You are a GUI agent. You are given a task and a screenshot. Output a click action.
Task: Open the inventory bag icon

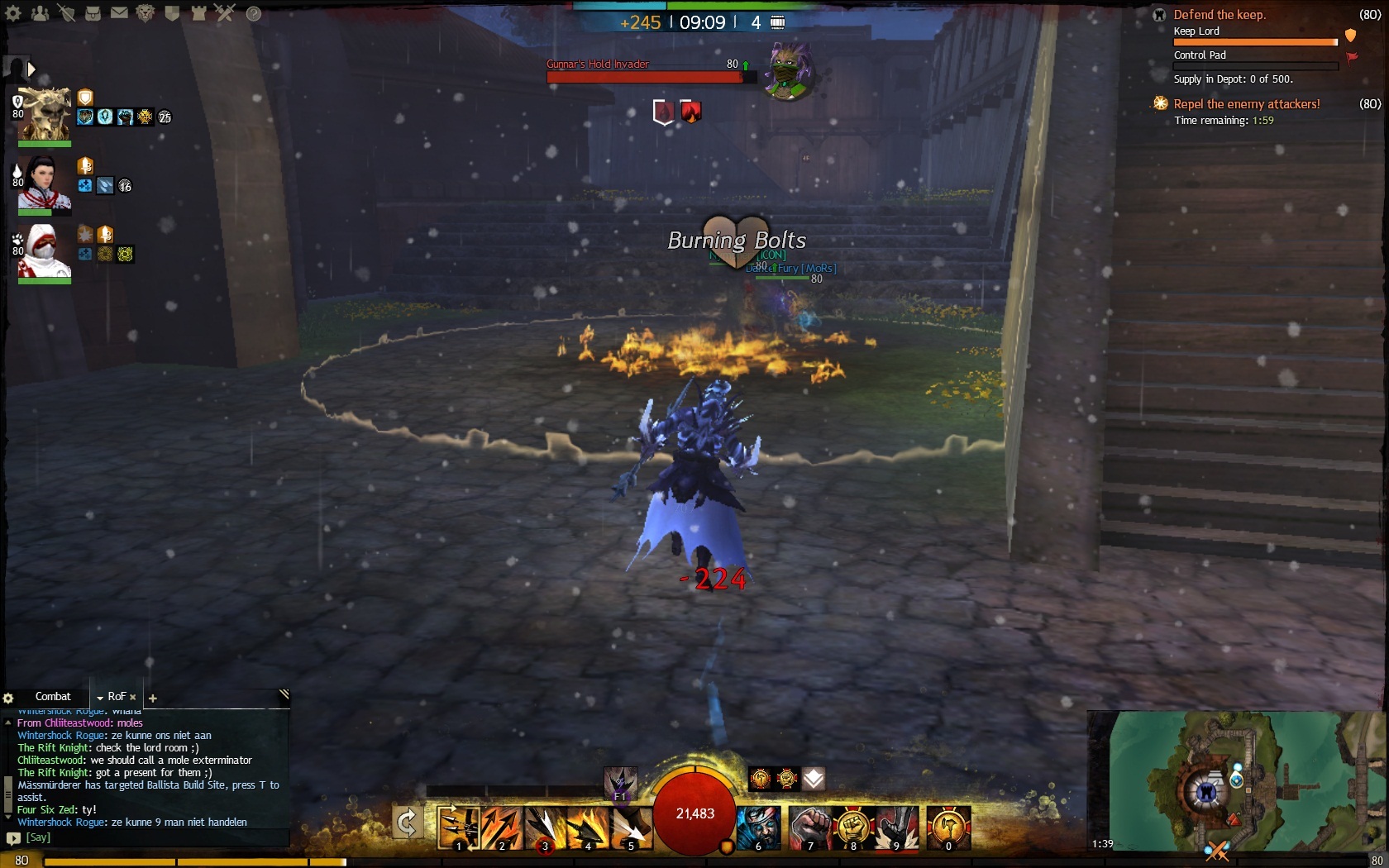(x=93, y=13)
